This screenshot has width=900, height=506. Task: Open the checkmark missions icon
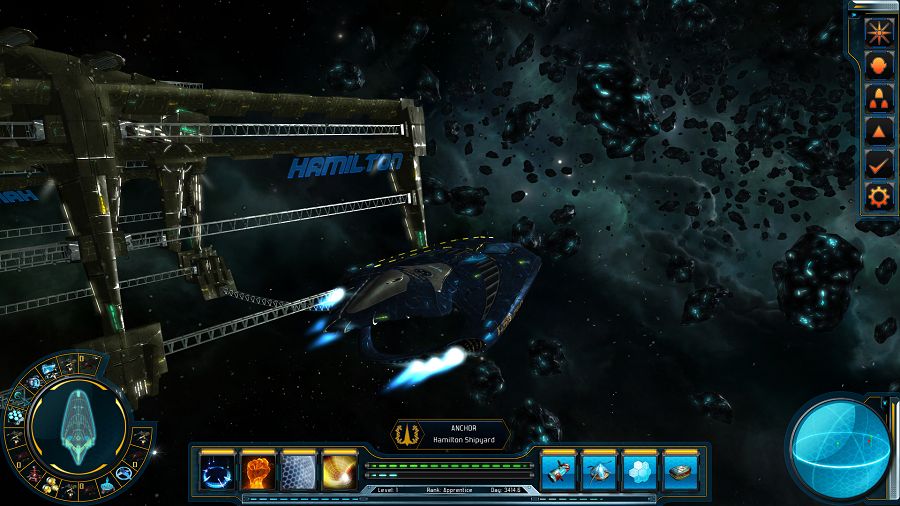pyautogui.click(x=878, y=163)
